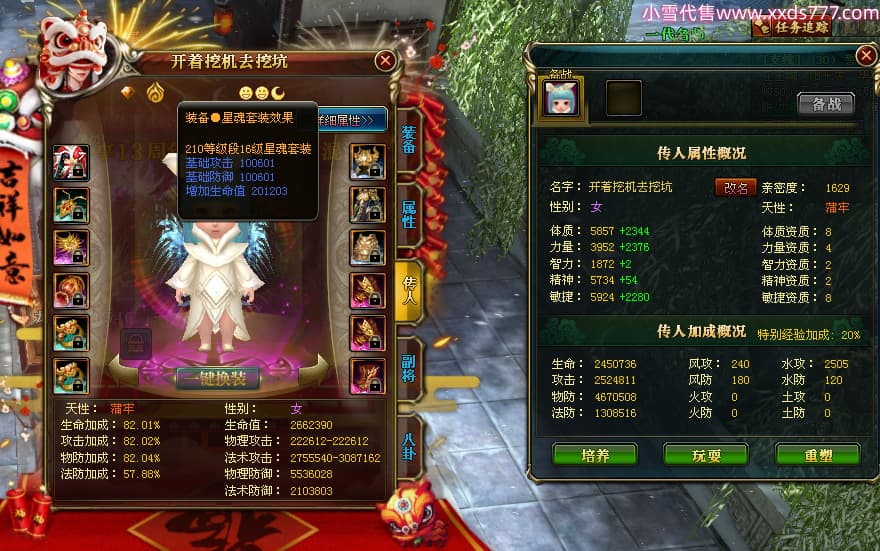Switch to the 装备 tab
Screen dimensions: 880x551
point(409,140)
